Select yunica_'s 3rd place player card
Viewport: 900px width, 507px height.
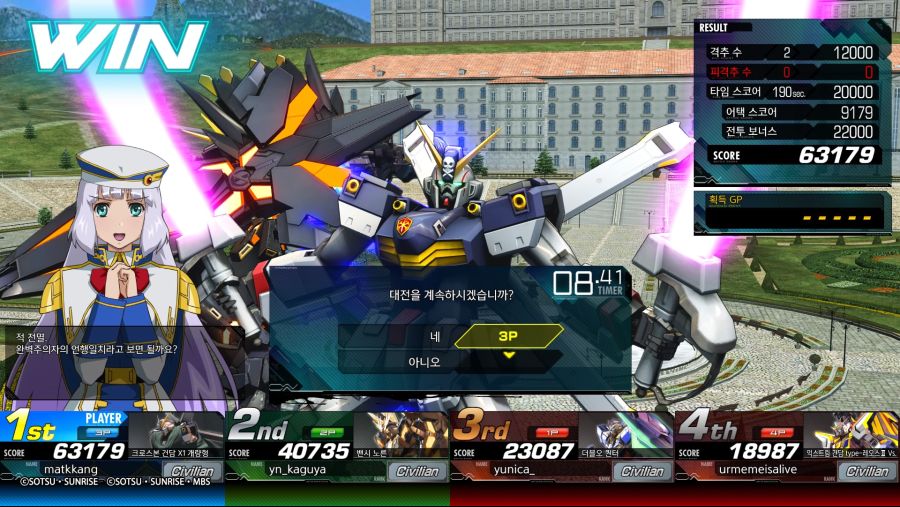coord(562,446)
